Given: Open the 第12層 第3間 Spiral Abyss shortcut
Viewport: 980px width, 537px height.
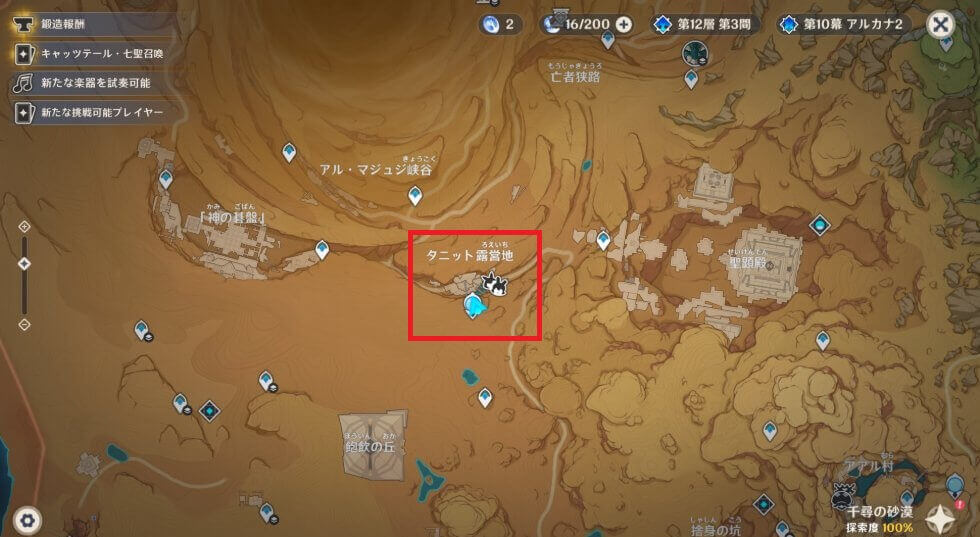Looking at the screenshot, I should (706, 24).
